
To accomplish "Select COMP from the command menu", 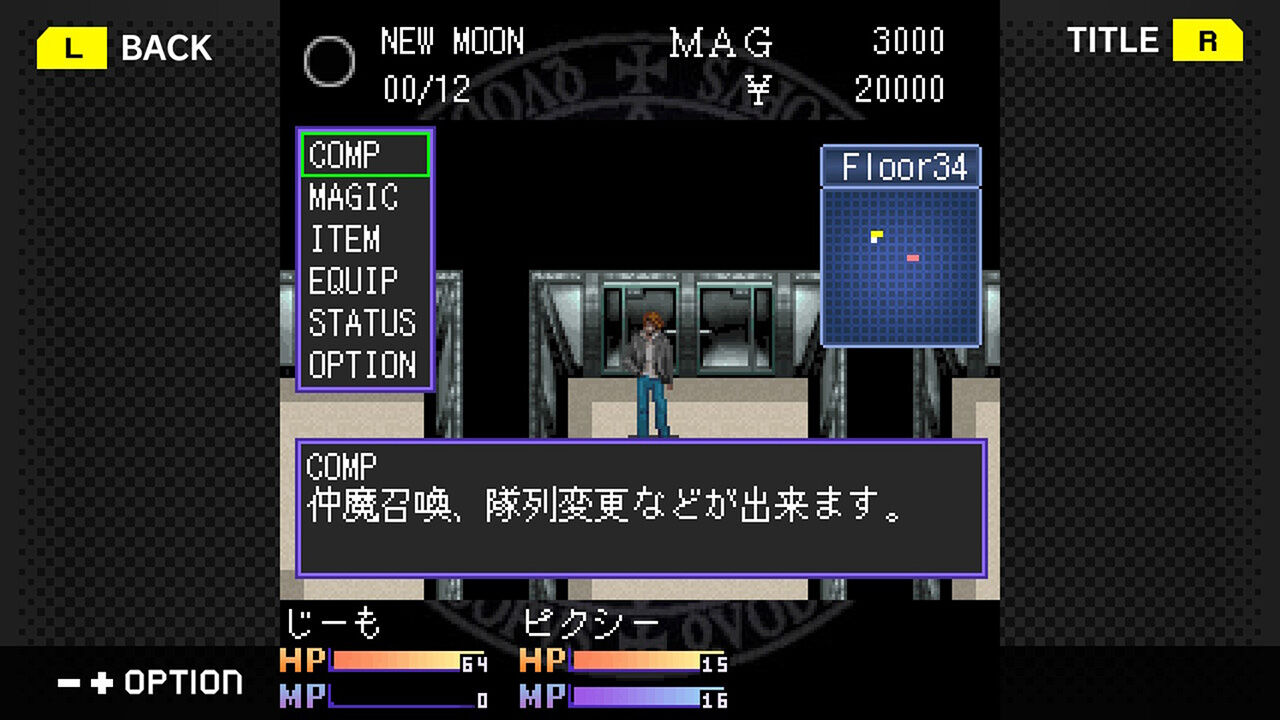I will [x=345, y=154].
